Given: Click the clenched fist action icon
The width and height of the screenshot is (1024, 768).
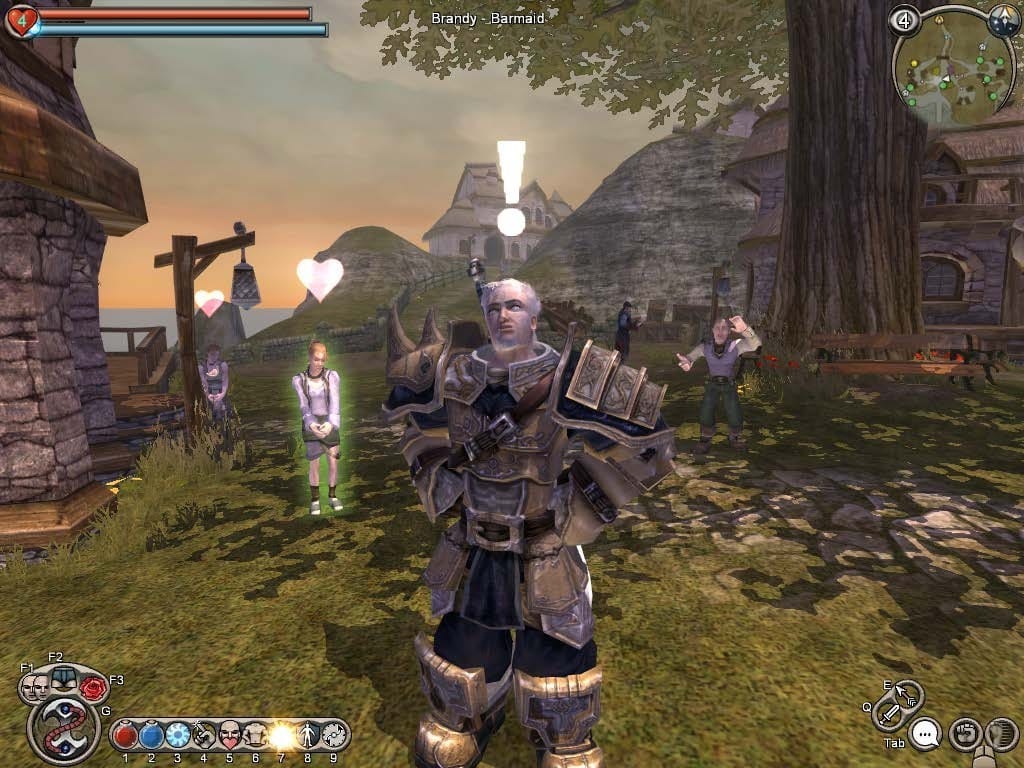Looking at the screenshot, I should point(965,735).
